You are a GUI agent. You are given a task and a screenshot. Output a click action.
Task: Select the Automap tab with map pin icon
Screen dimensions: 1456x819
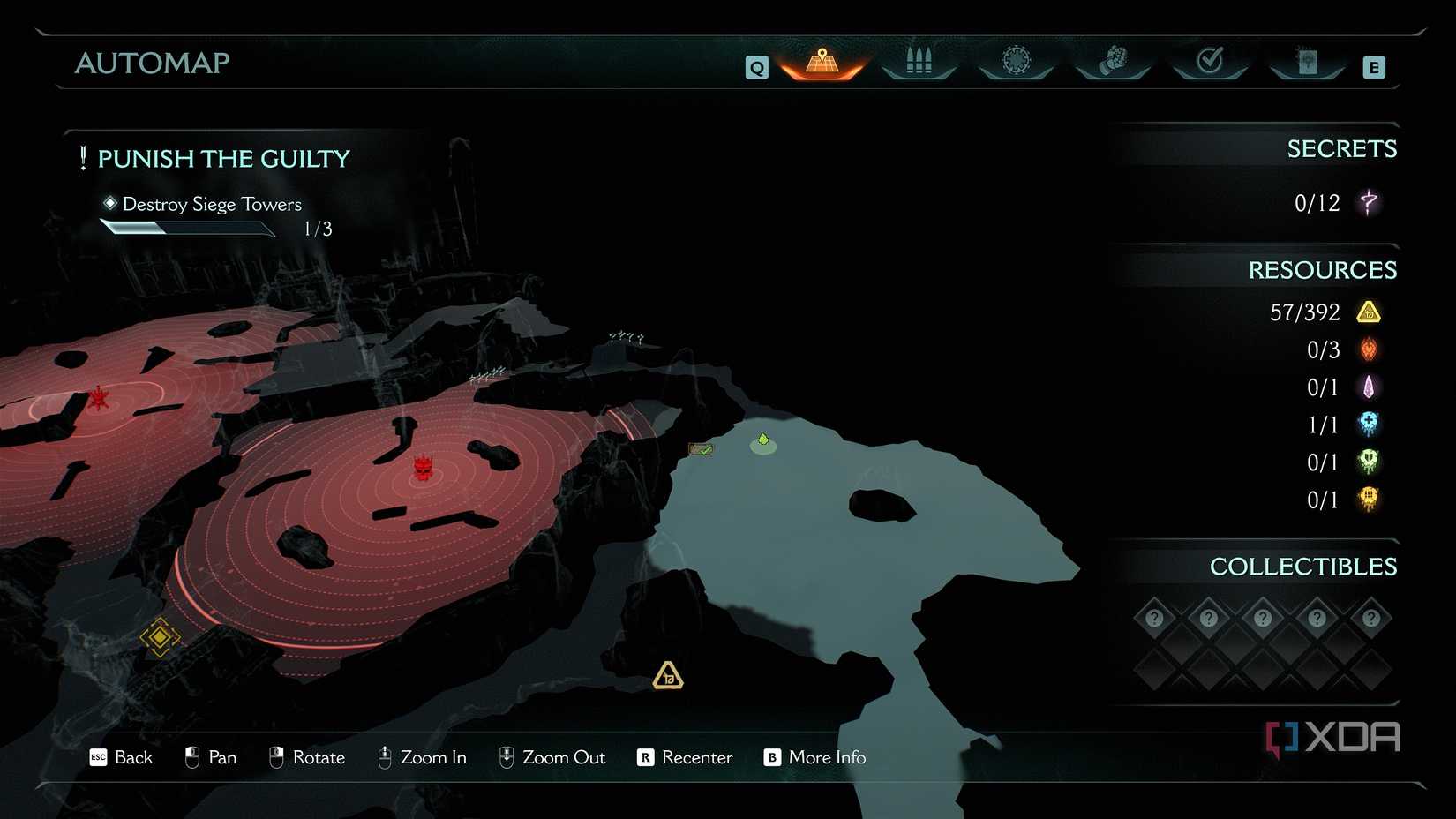822,62
